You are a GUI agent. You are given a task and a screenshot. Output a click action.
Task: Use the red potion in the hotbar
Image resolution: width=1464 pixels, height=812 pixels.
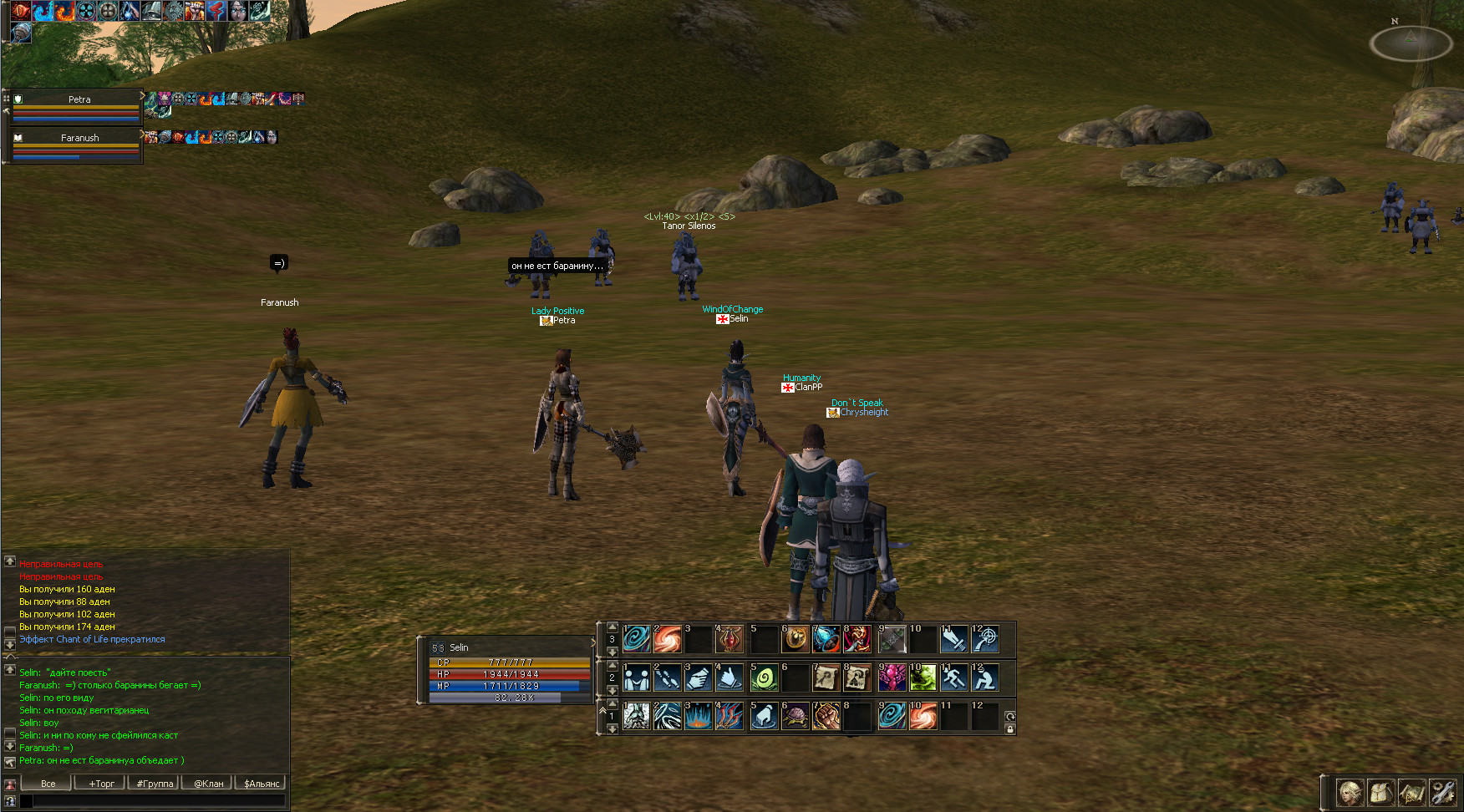729,640
